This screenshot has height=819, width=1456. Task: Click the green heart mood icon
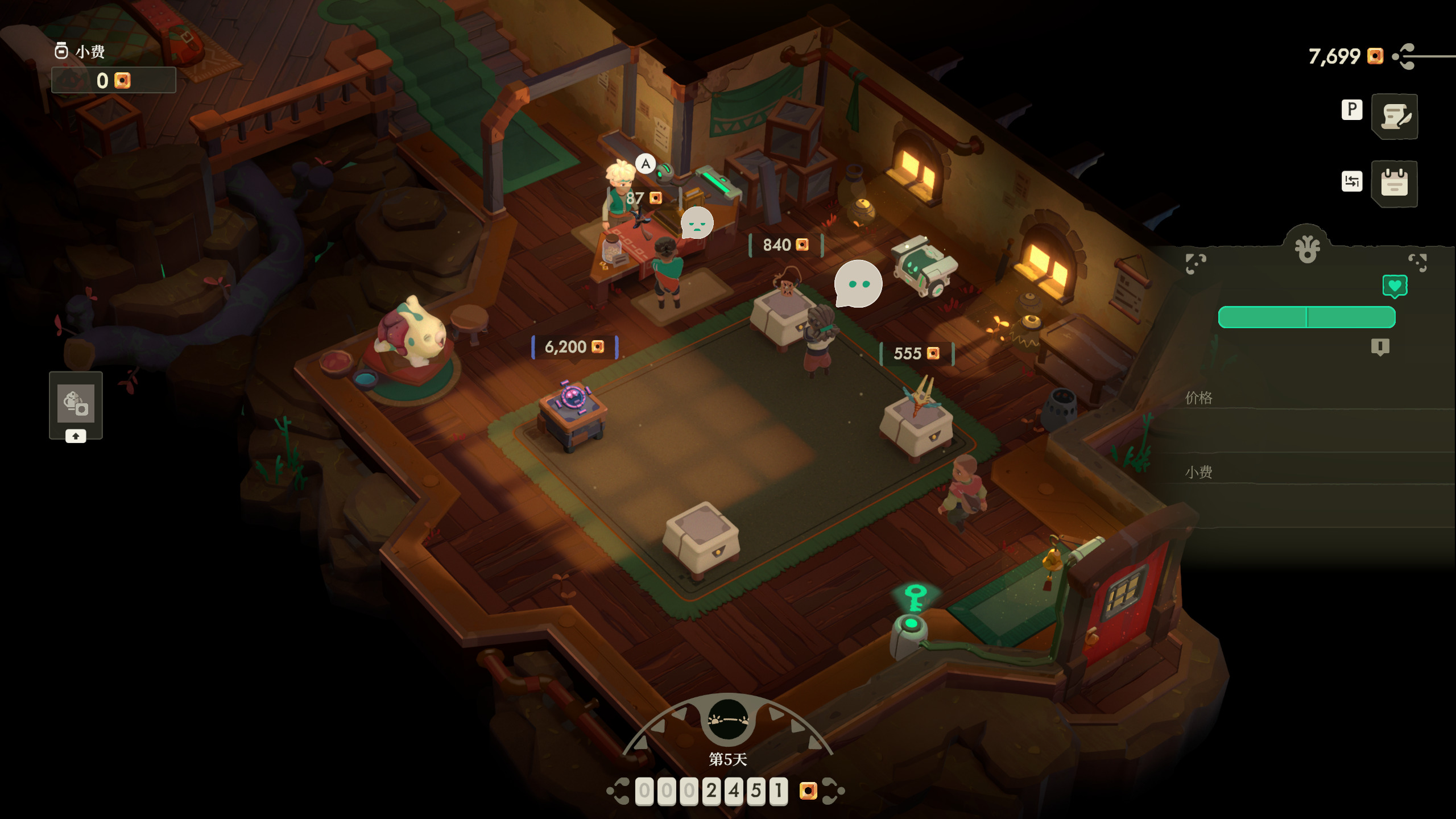tap(1395, 286)
